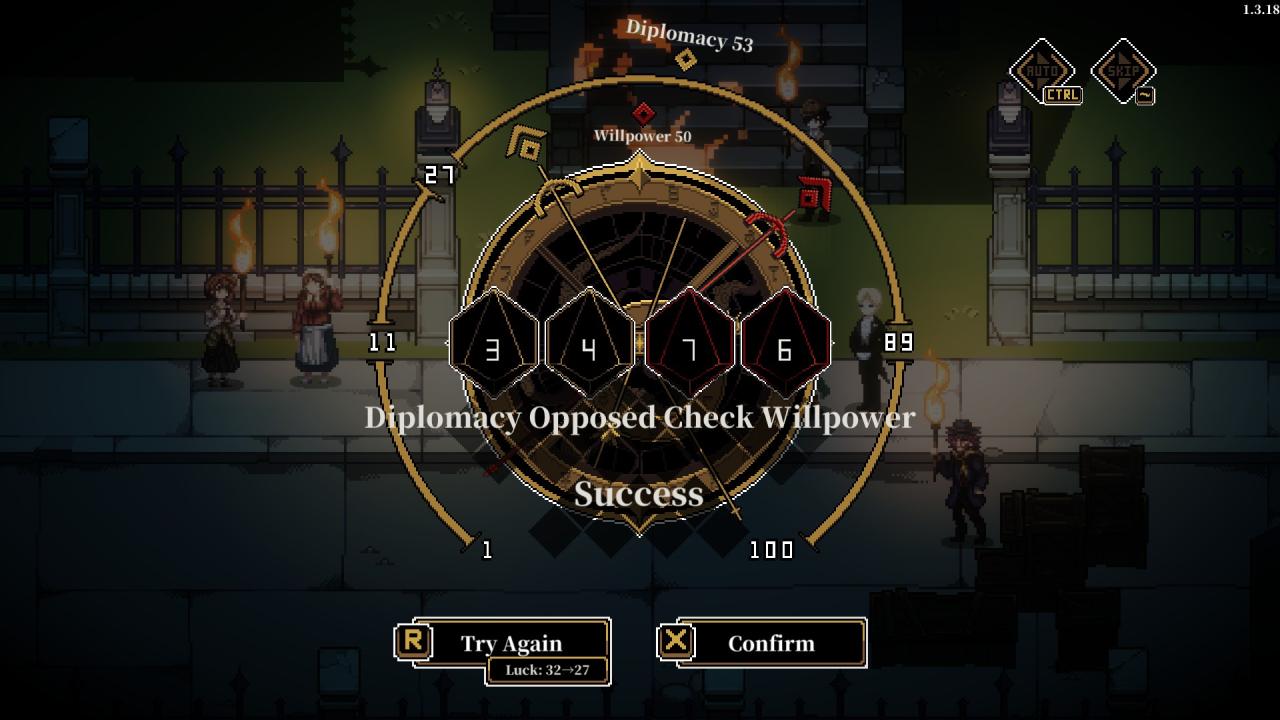The image size is (1280, 720).
Task: Activate the Skip diamond button
Action: 1123,70
